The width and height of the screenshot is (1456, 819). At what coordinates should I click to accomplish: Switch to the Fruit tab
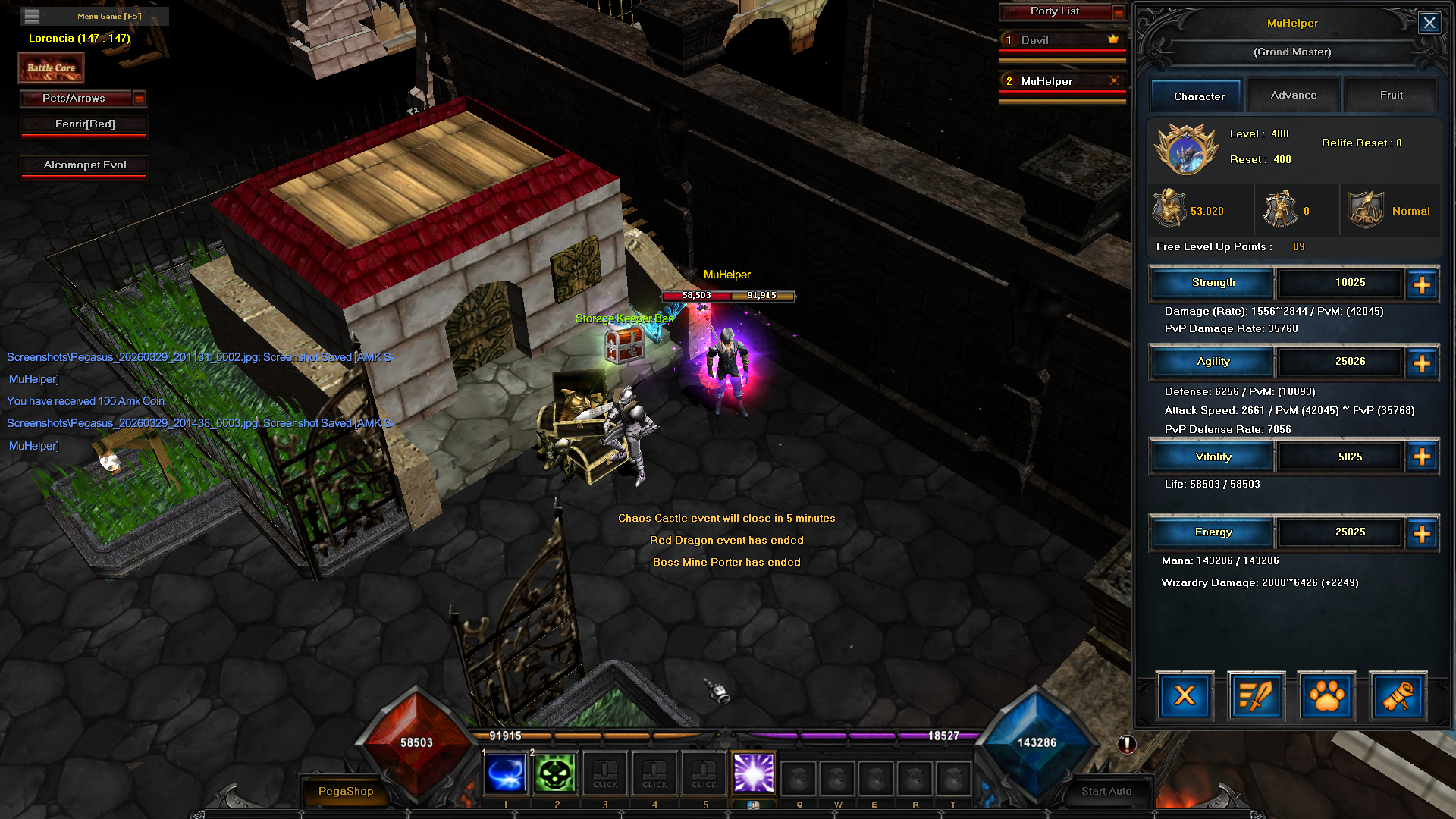(x=1391, y=95)
